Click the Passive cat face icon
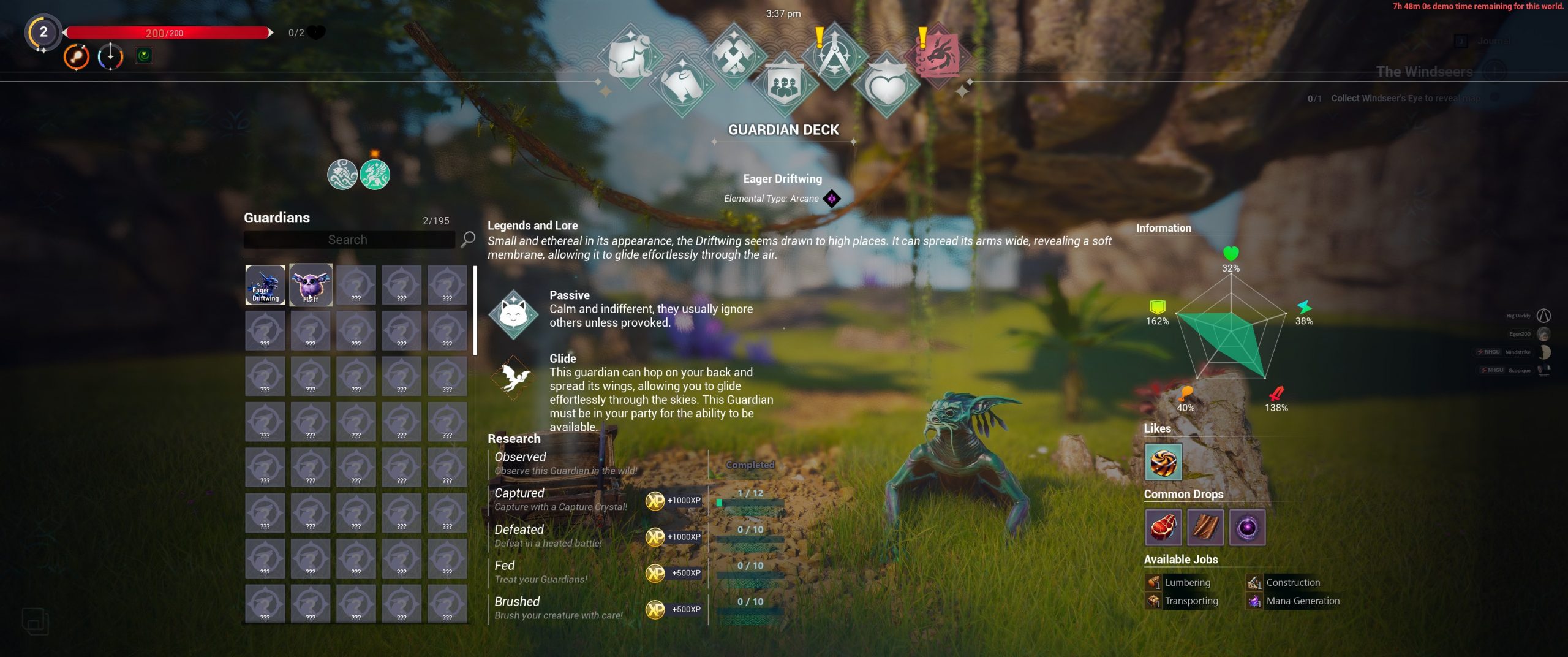Image resolution: width=1568 pixels, height=657 pixels. click(513, 314)
